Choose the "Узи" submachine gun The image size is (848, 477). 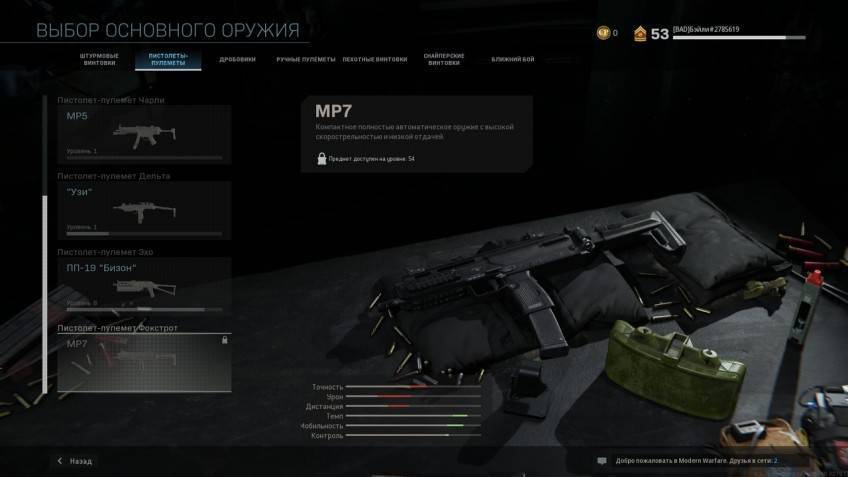pyautogui.click(x=144, y=210)
